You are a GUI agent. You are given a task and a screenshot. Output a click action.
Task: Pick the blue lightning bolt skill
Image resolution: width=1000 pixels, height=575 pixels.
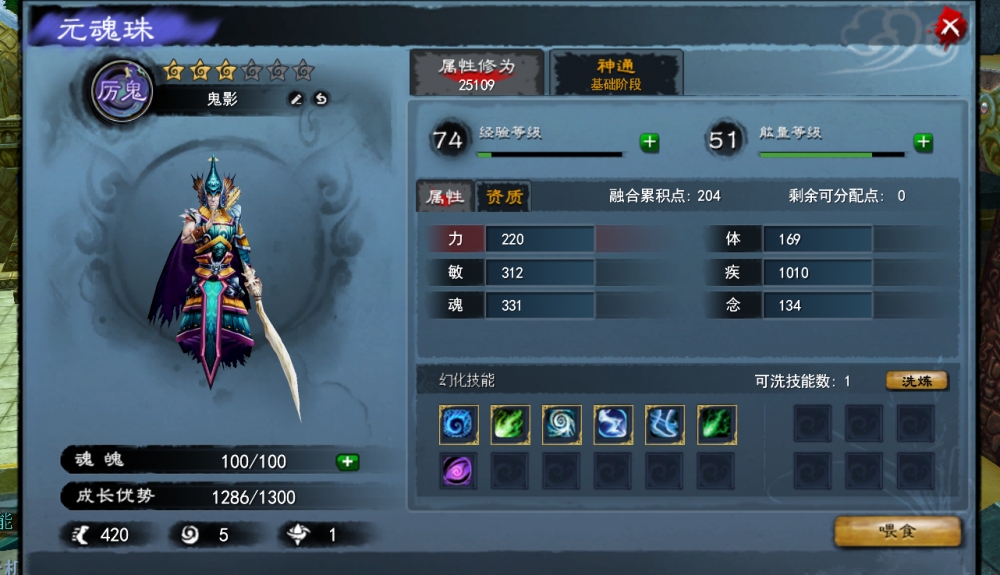pyautogui.click(x=613, y=425)
